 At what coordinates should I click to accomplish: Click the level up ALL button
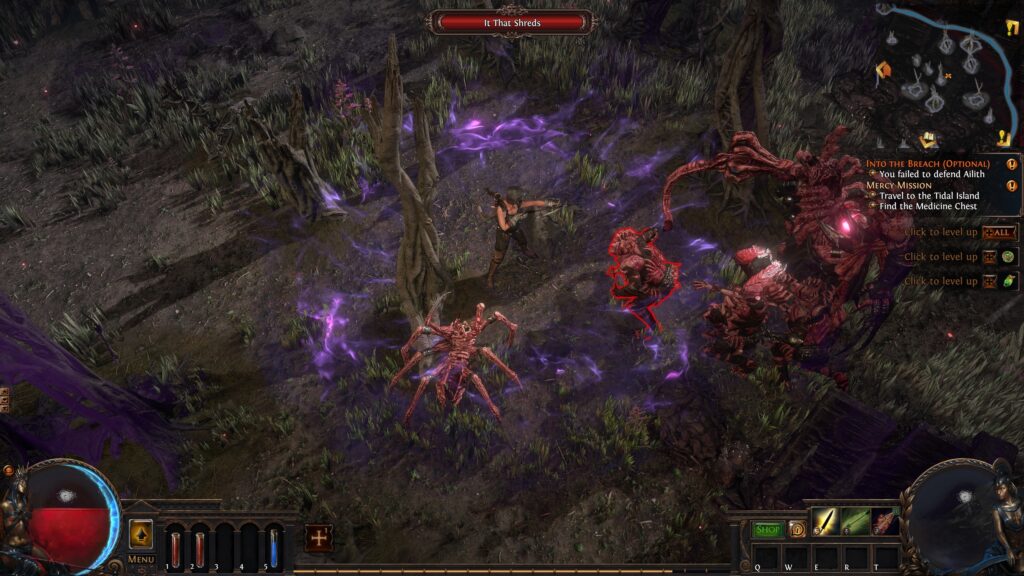[x=999, y=232]
